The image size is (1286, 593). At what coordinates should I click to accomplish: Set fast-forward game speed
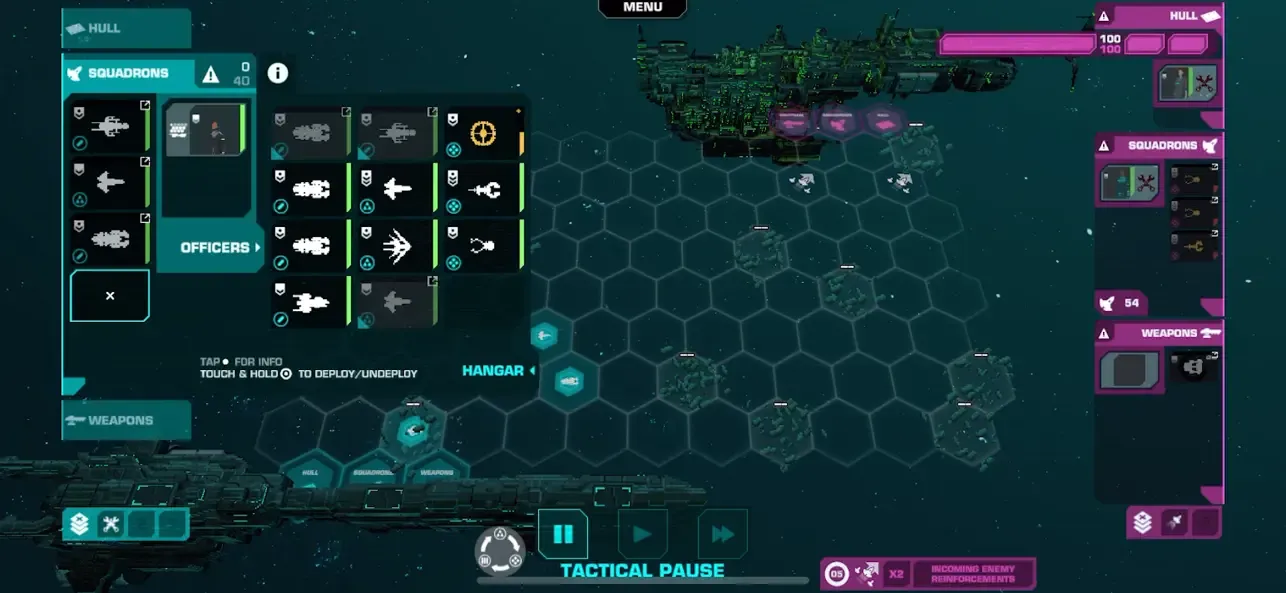[x=722, y=534]
